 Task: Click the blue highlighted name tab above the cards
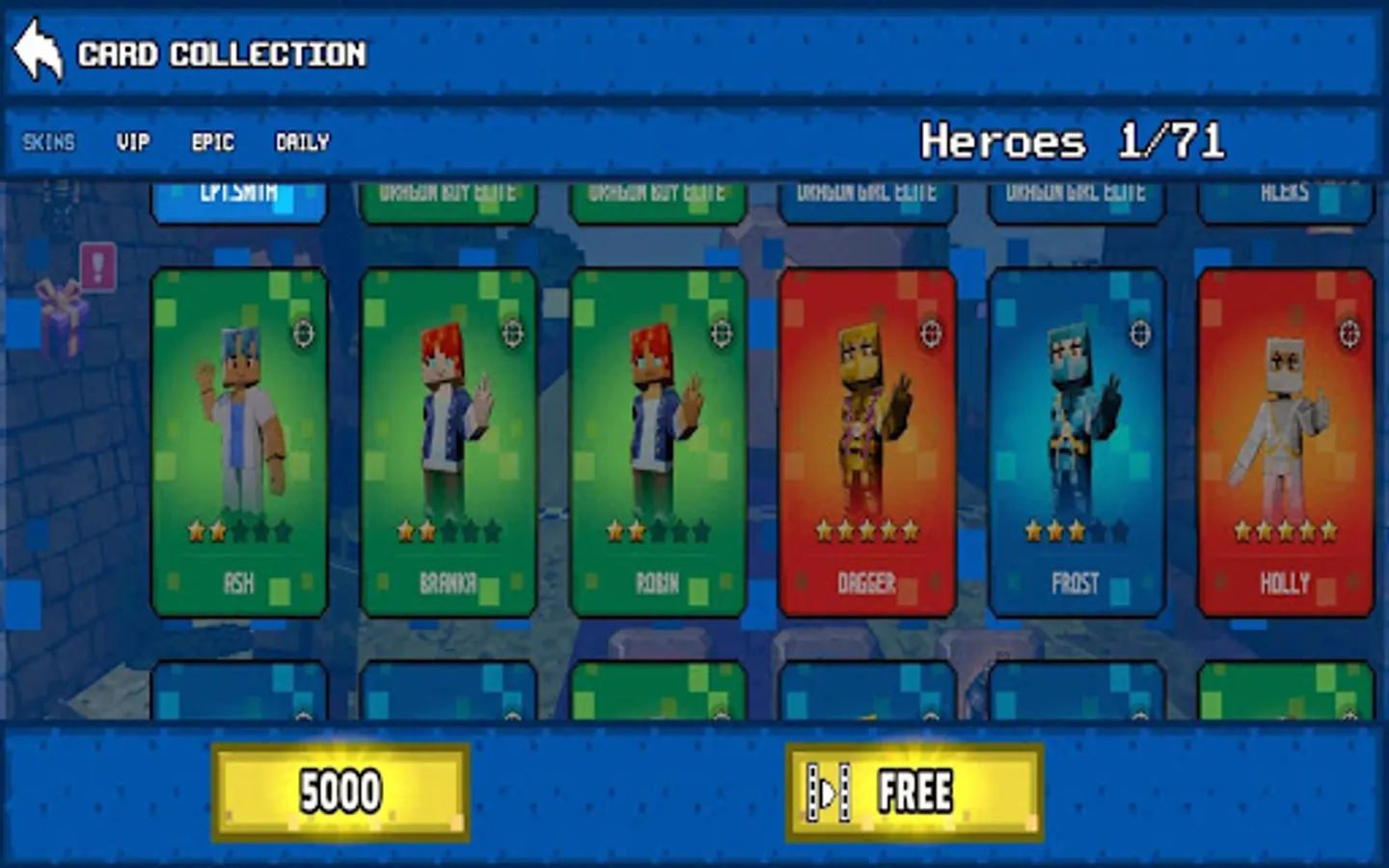[x=238, y=196]
